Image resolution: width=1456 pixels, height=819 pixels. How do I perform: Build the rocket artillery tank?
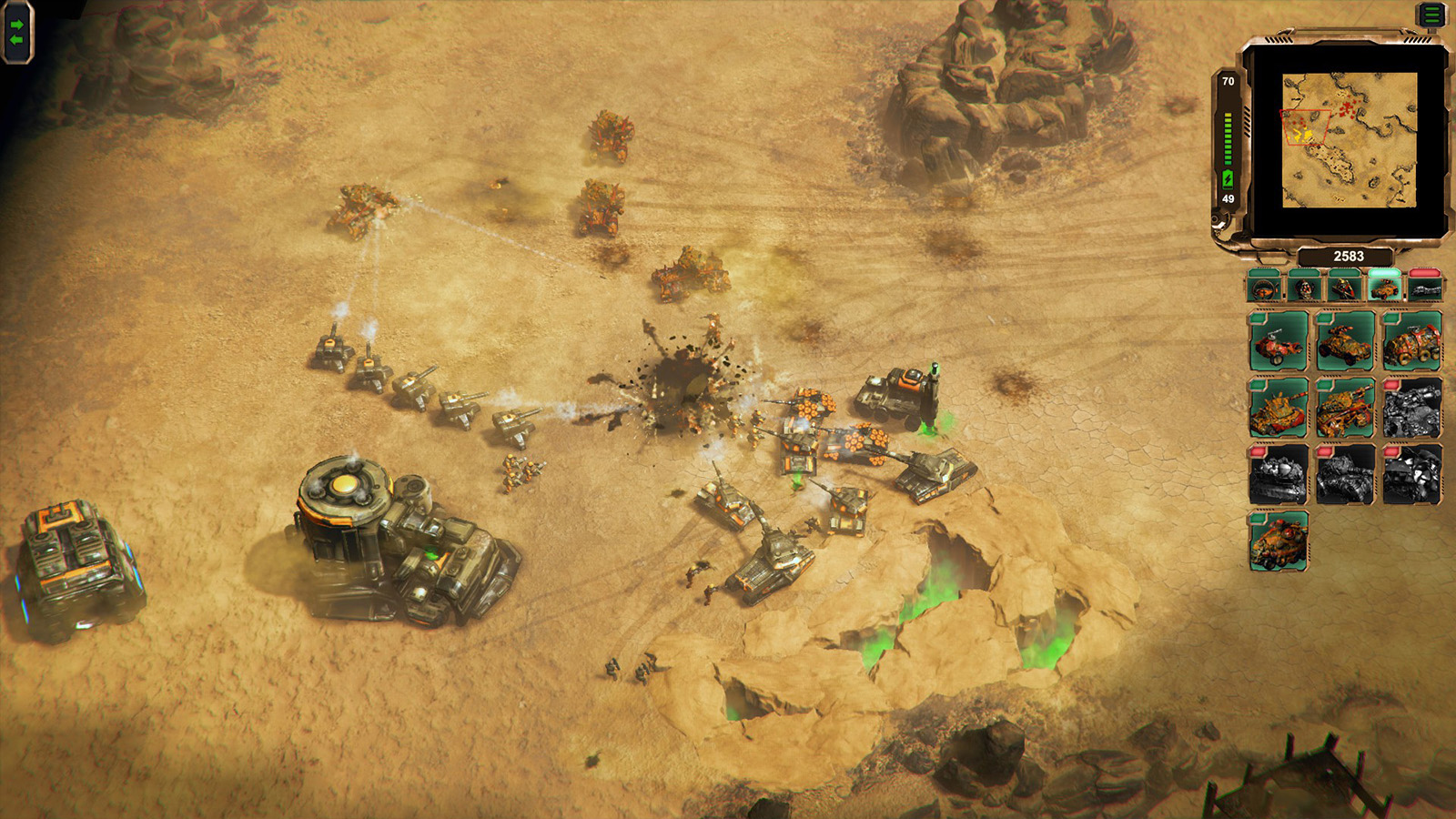[x=1347, y=409]
